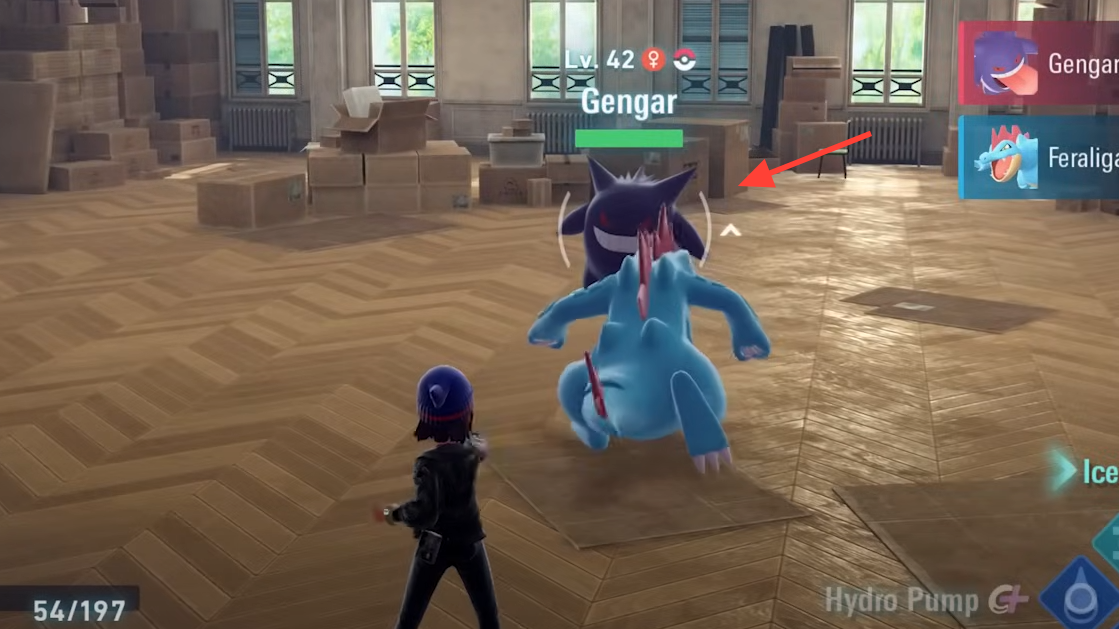The height and width of the screenshot is (629, 1119).
Task: Use the Hydro Pump water move icon
Action: (x=1079, y=599)
